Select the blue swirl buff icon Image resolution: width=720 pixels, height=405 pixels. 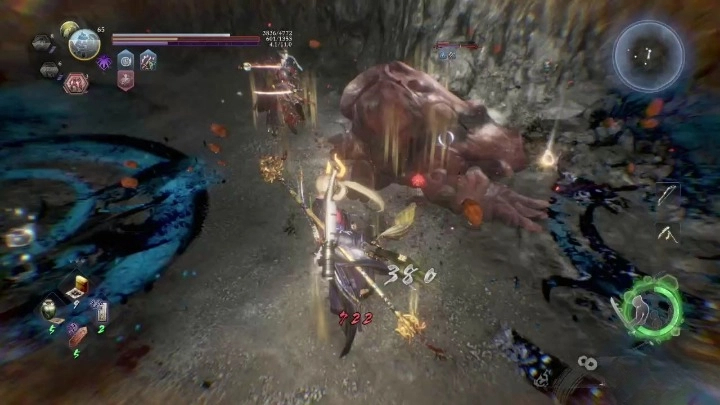pyautogui.click(x=126, y=61)
